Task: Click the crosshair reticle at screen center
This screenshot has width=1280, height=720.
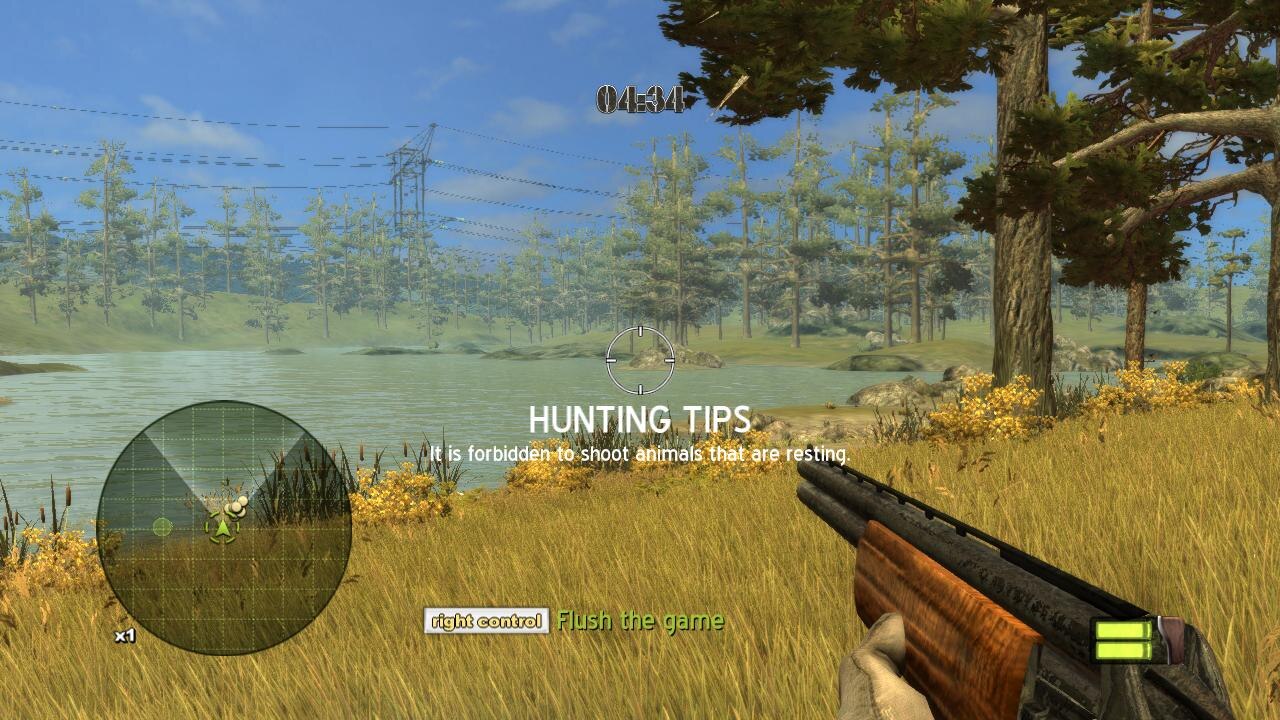Action: (640, 360)
